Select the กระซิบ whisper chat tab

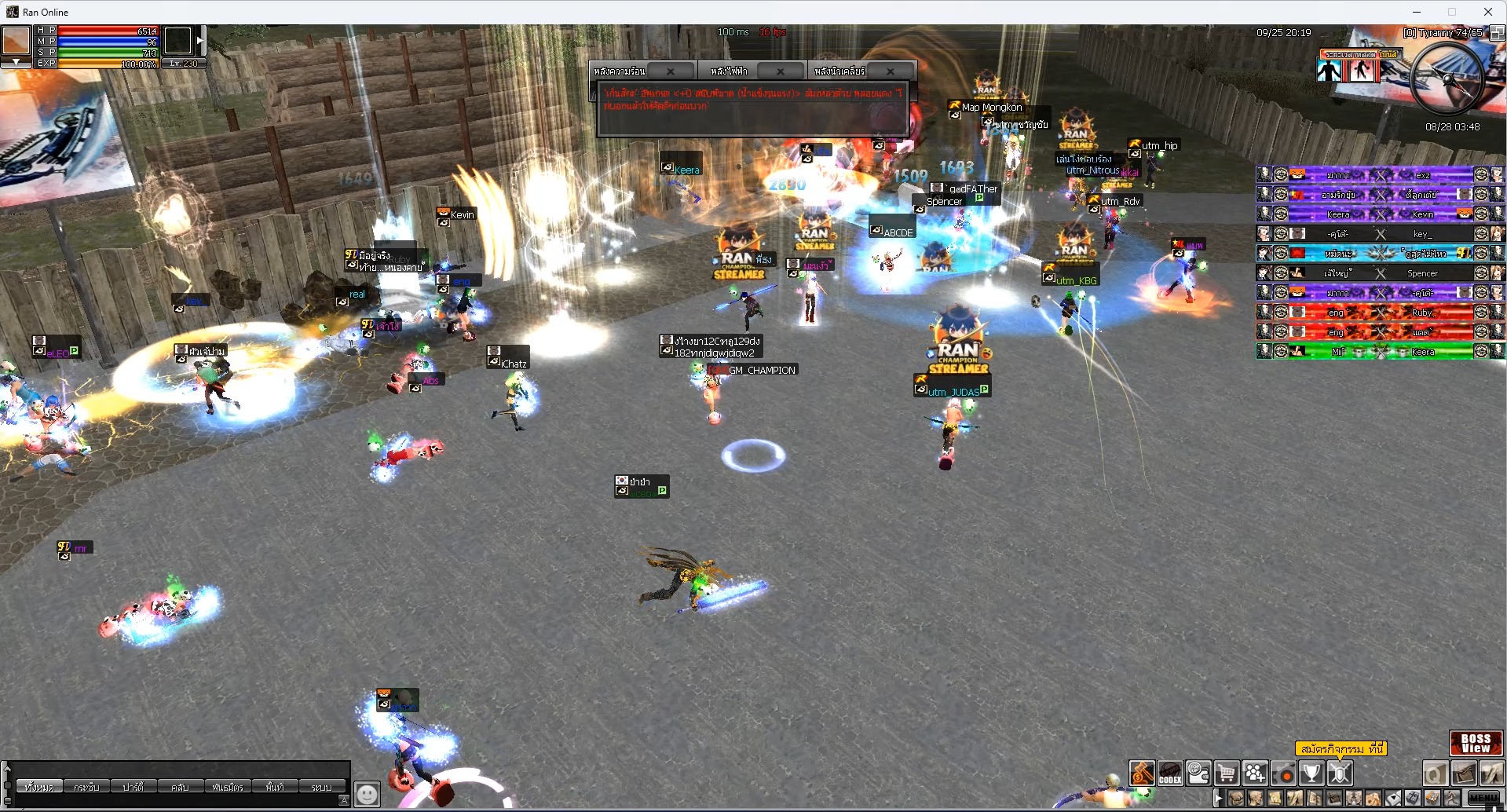[86, 787]
